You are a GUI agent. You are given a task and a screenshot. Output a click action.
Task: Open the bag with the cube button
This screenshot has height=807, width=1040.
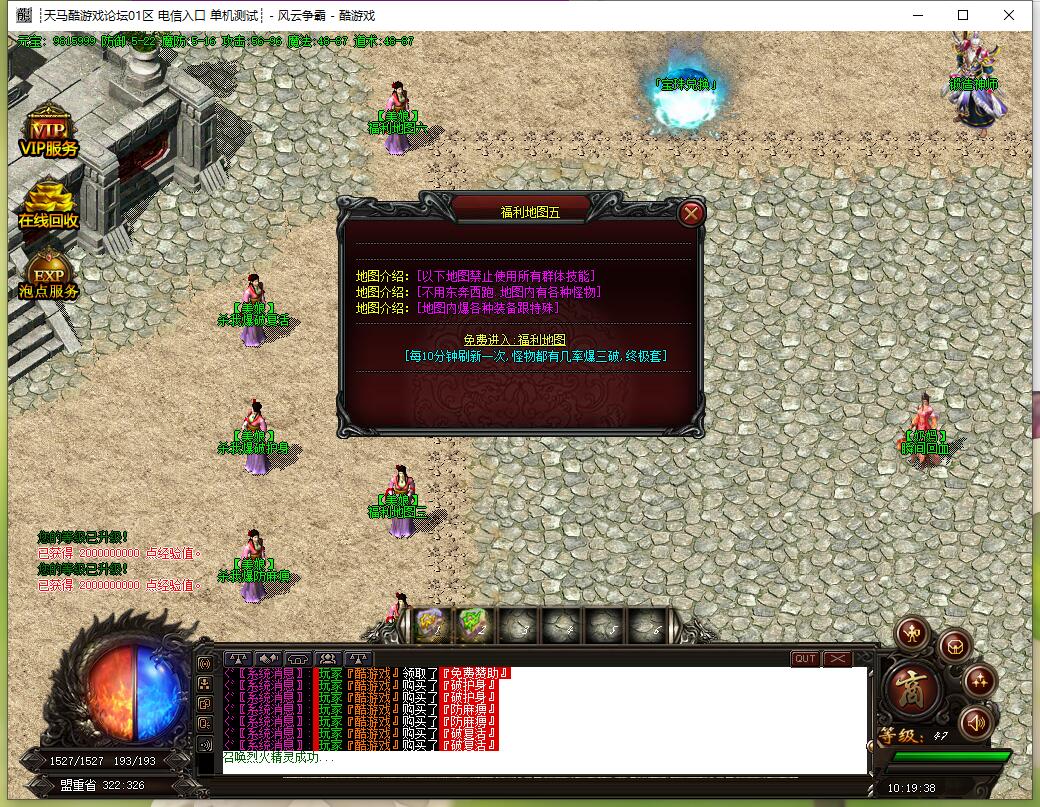pyautogui.click(x=954, y=645)
